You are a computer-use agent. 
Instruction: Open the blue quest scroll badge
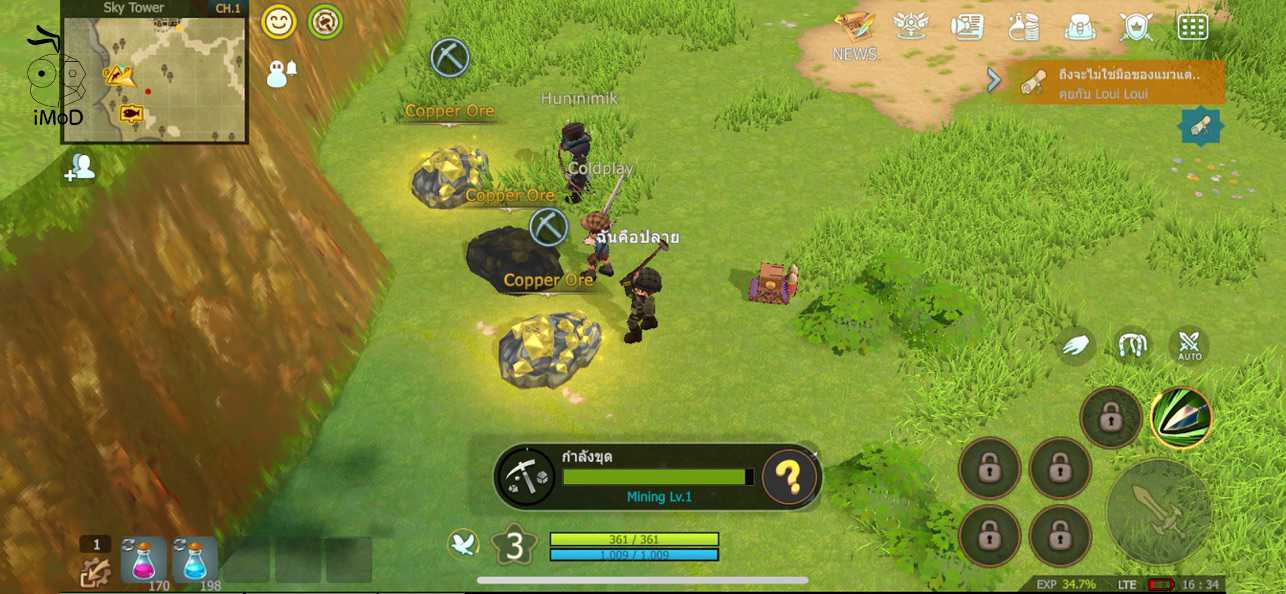(1201, 125)
